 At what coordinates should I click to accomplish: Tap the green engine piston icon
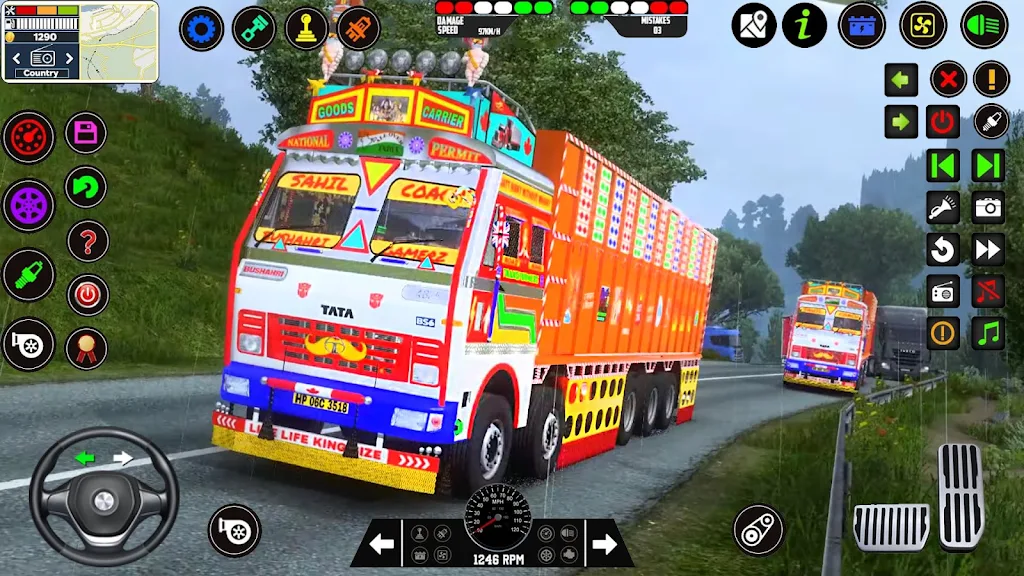pyautogui.click(x=254, y=28)
